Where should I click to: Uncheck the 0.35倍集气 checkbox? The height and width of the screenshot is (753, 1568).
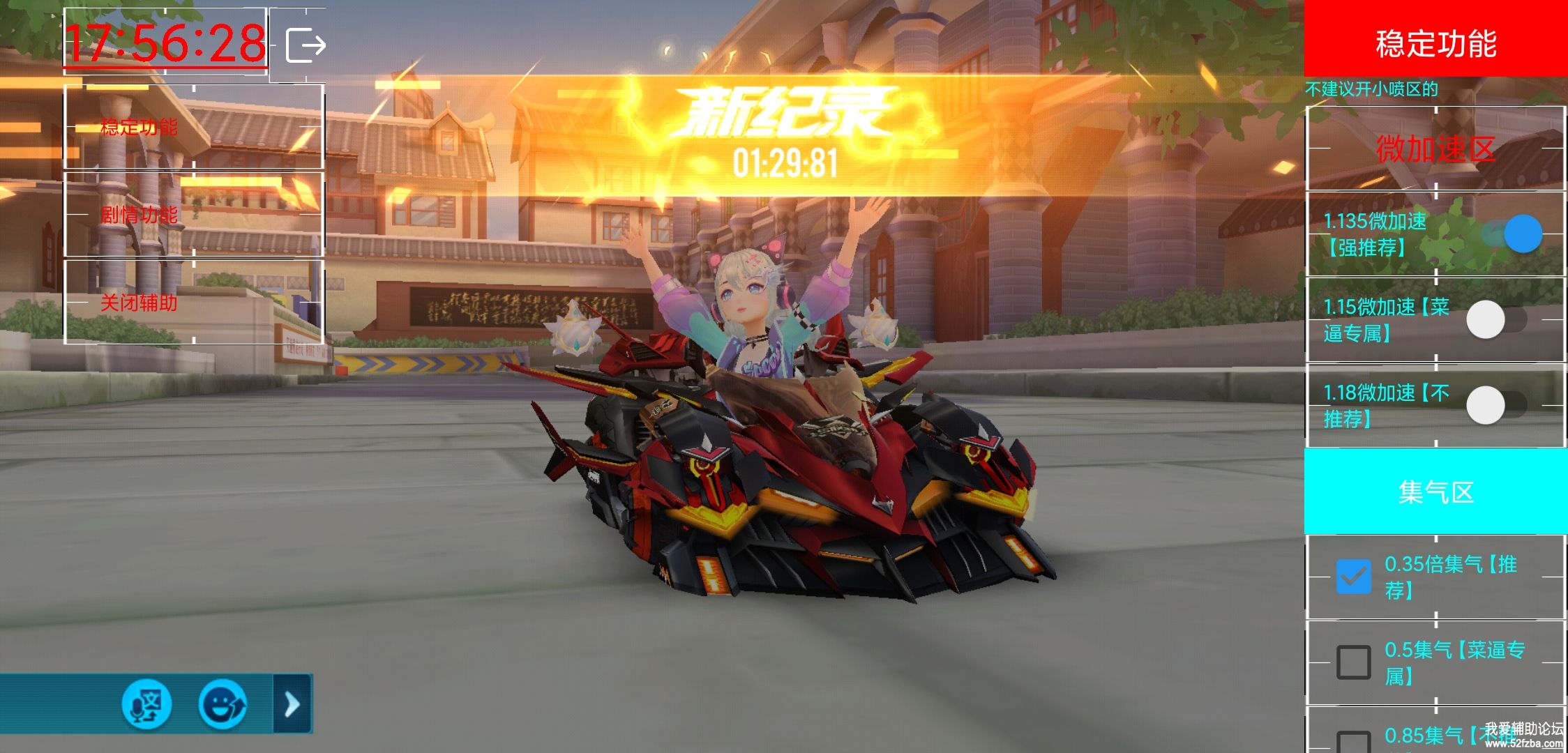tap(1353, 577)
